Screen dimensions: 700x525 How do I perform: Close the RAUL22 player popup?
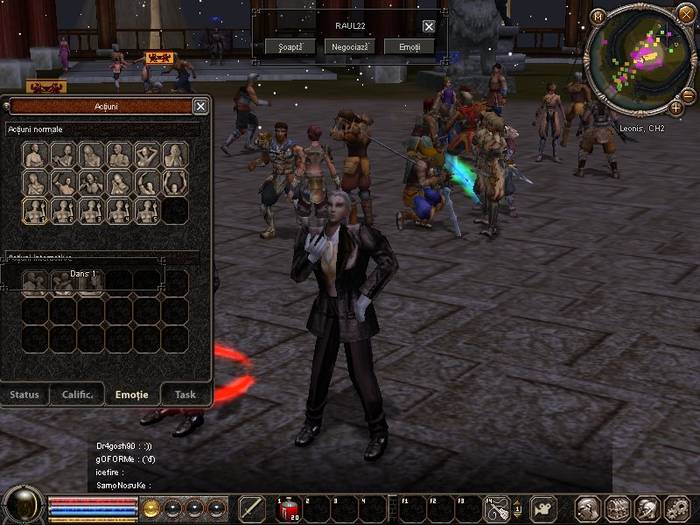[x=429, y=26]
